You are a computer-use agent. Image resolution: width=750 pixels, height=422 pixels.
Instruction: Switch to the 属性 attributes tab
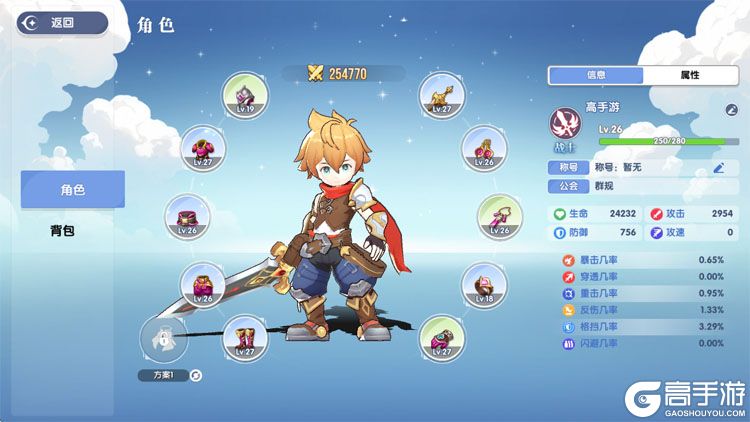coord(689,75)
